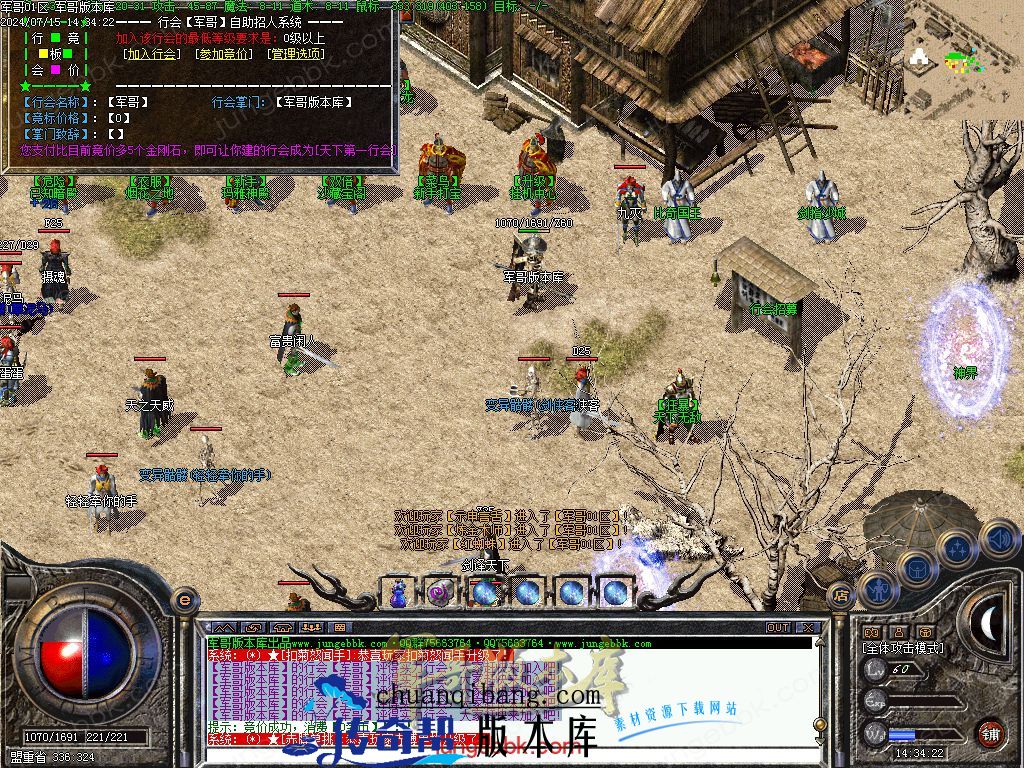The image size is (1024, 768).
Task: Click the OUT button on chat panel
Action: pos(778,627)
